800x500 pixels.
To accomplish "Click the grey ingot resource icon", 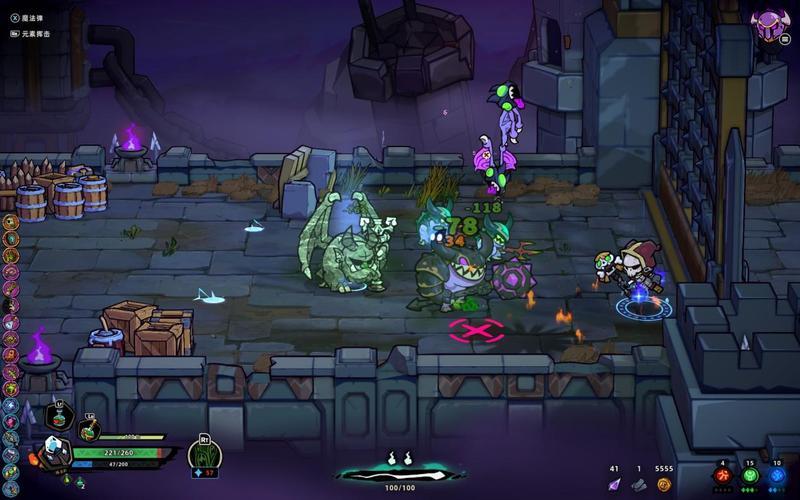I will coord(639,484).
